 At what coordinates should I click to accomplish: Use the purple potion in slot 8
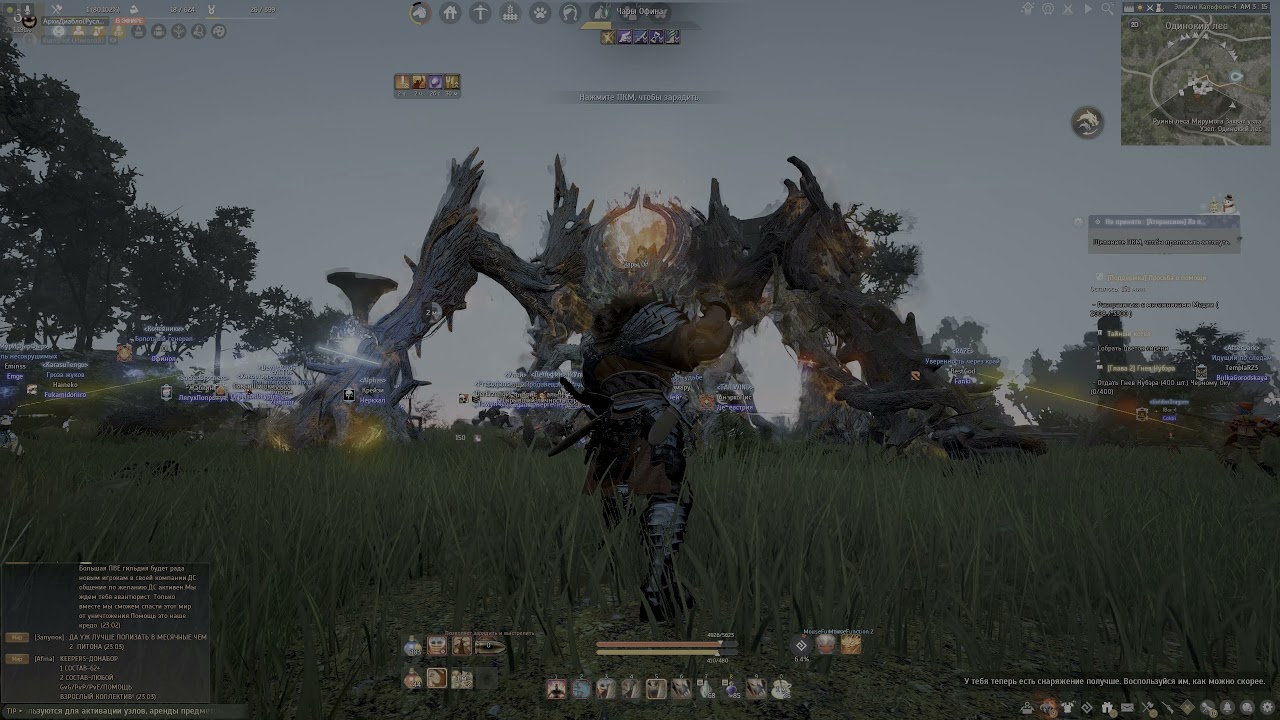pyautogui.click(x=731, y=688)
